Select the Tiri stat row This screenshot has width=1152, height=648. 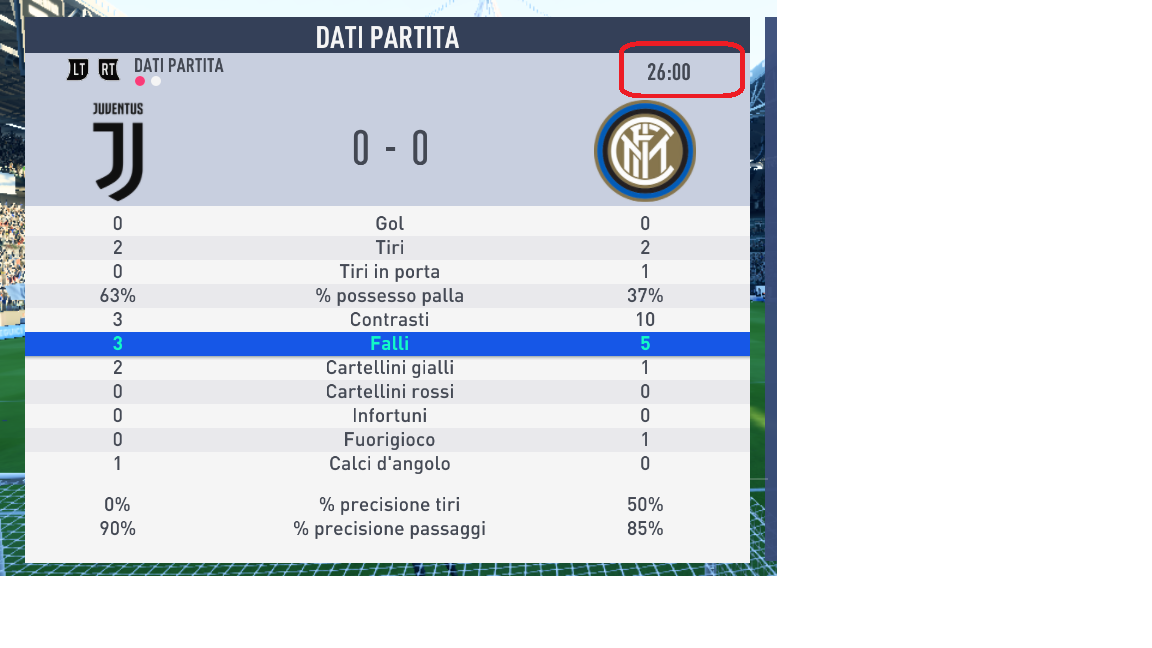(x=389, y=248)
